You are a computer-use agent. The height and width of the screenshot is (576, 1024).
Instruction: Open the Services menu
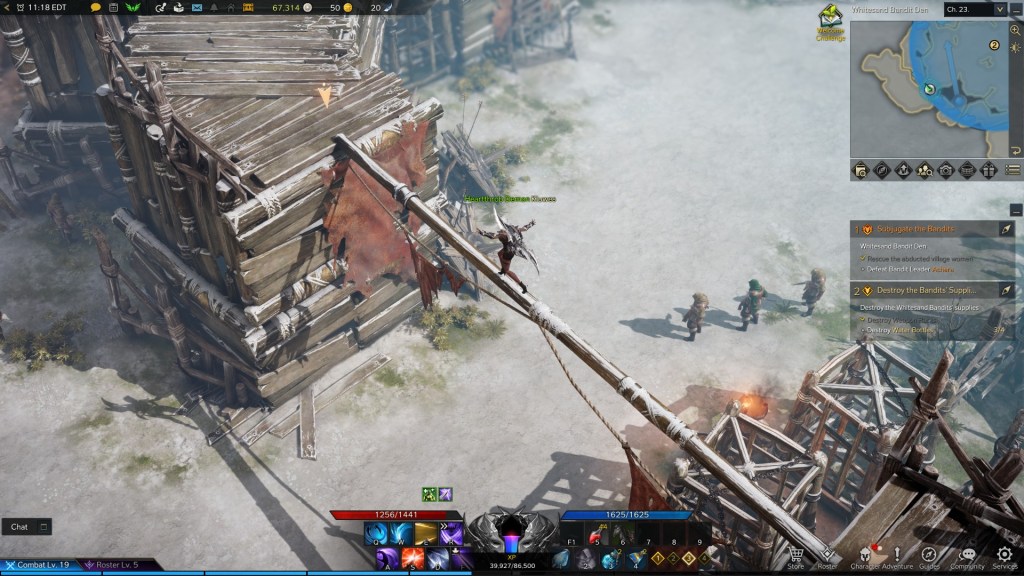(1004, 556)
